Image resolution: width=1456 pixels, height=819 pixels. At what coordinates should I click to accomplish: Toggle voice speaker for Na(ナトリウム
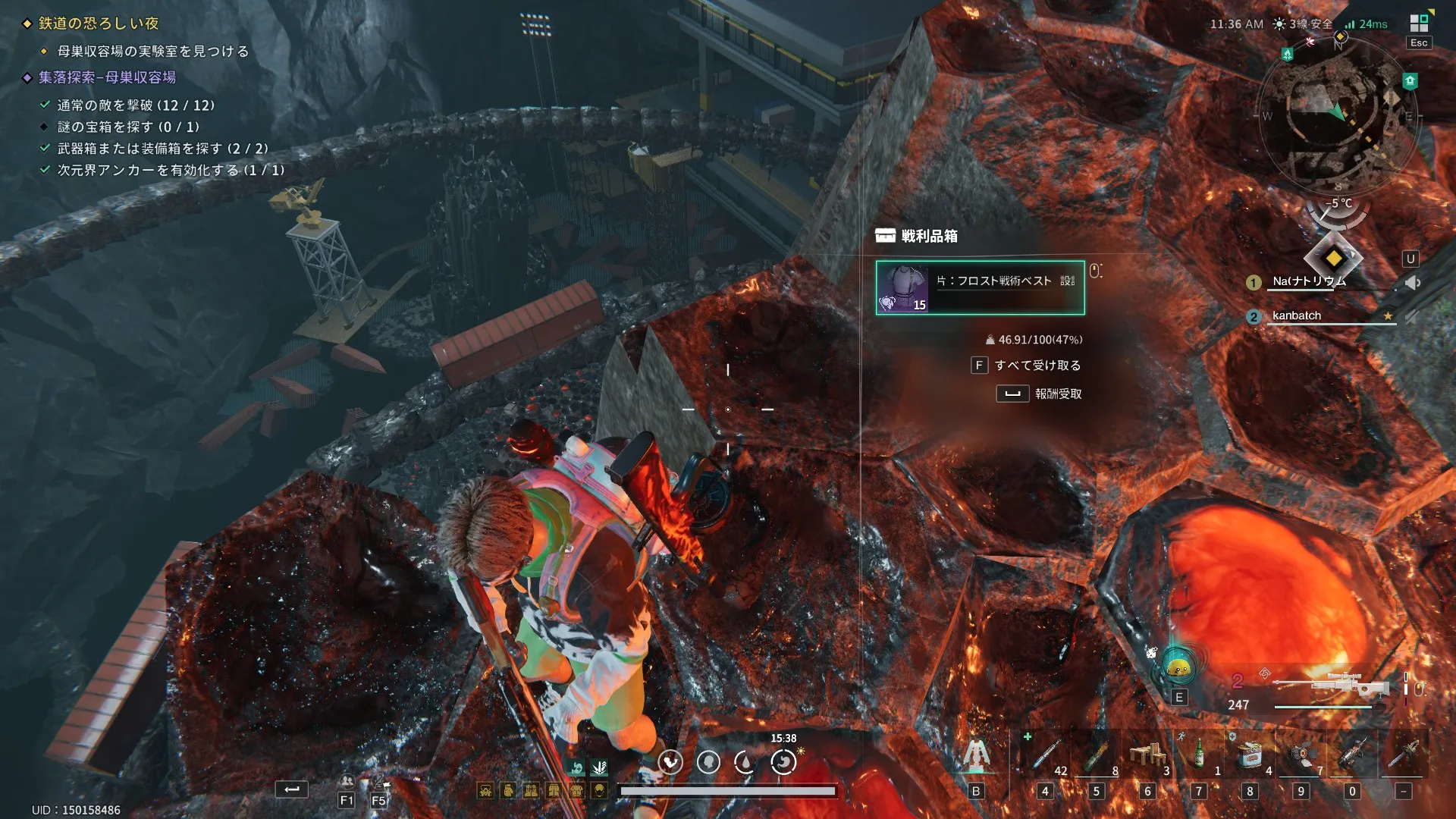pos(1412,283)
